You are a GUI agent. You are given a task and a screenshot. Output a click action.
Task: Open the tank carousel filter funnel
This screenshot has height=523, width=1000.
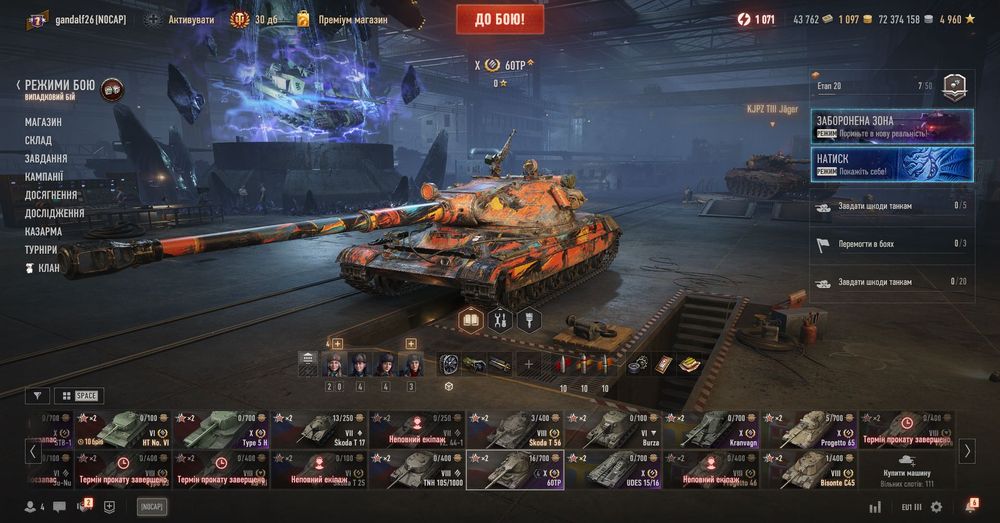(x=37, y=395)
